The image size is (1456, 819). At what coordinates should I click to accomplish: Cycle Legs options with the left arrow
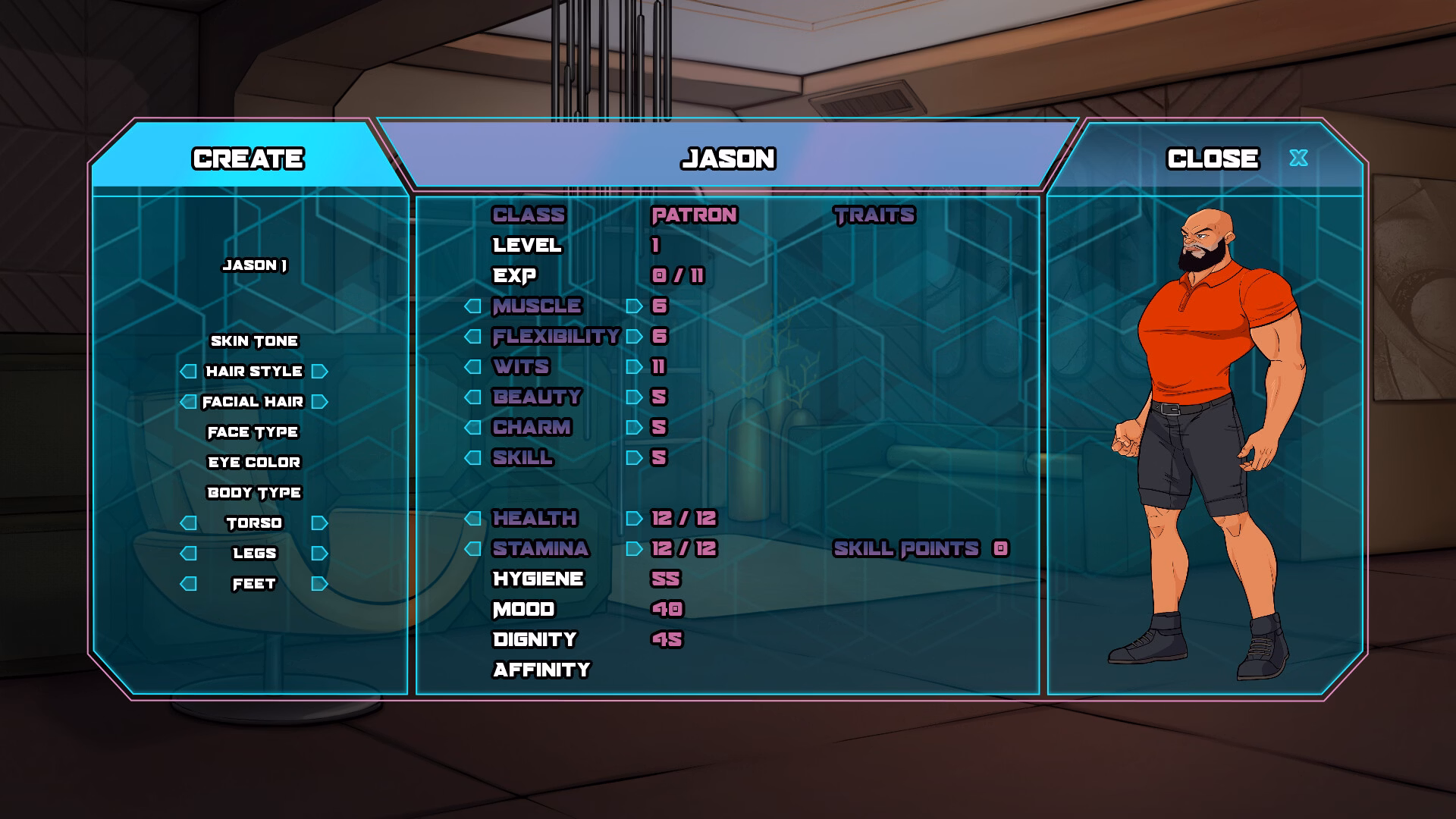pyautogui.click(x=187, y=554)
